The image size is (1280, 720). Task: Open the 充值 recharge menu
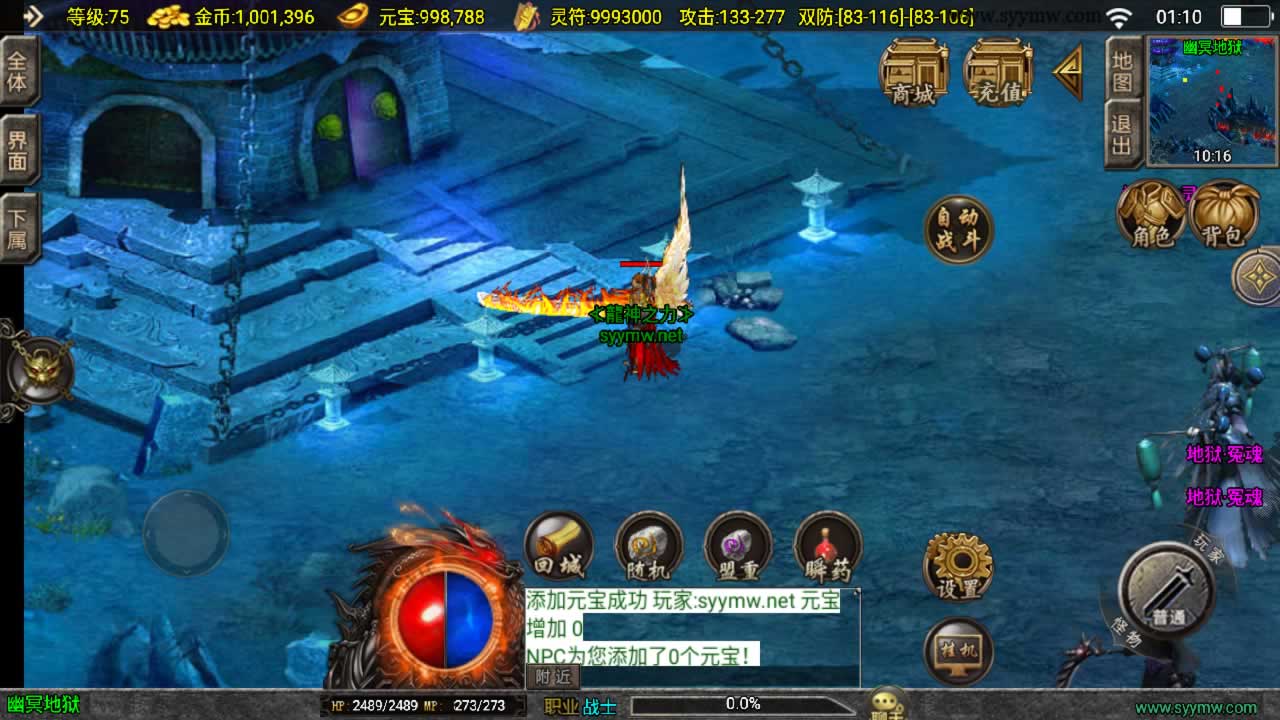coord(997,71)
